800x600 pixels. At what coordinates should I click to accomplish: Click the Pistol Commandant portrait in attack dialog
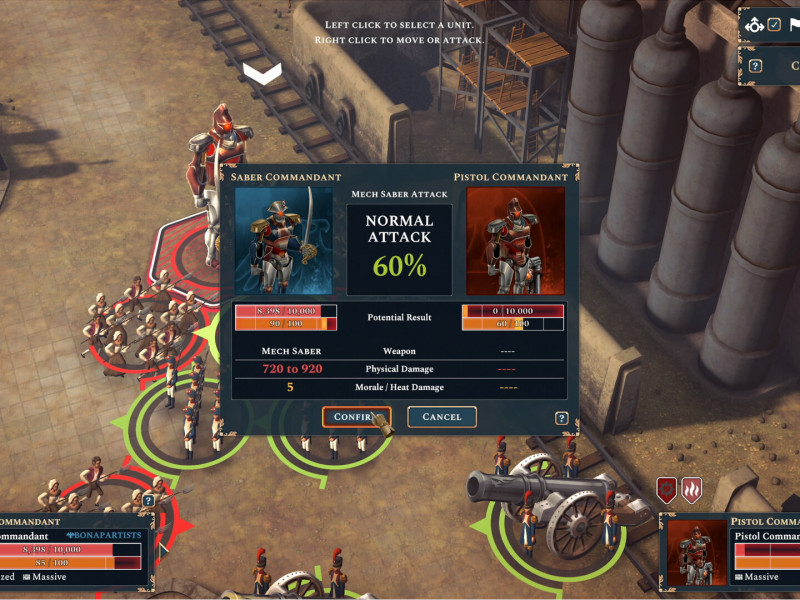coord(515,240)
